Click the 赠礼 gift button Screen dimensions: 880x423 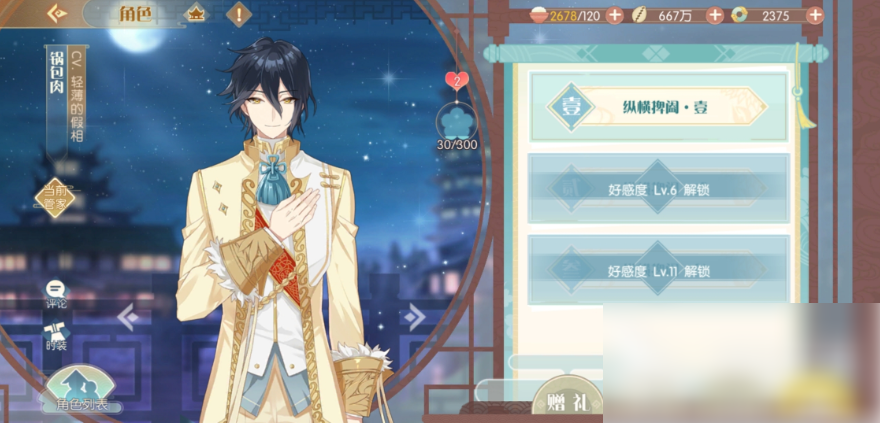pos(566,401)
